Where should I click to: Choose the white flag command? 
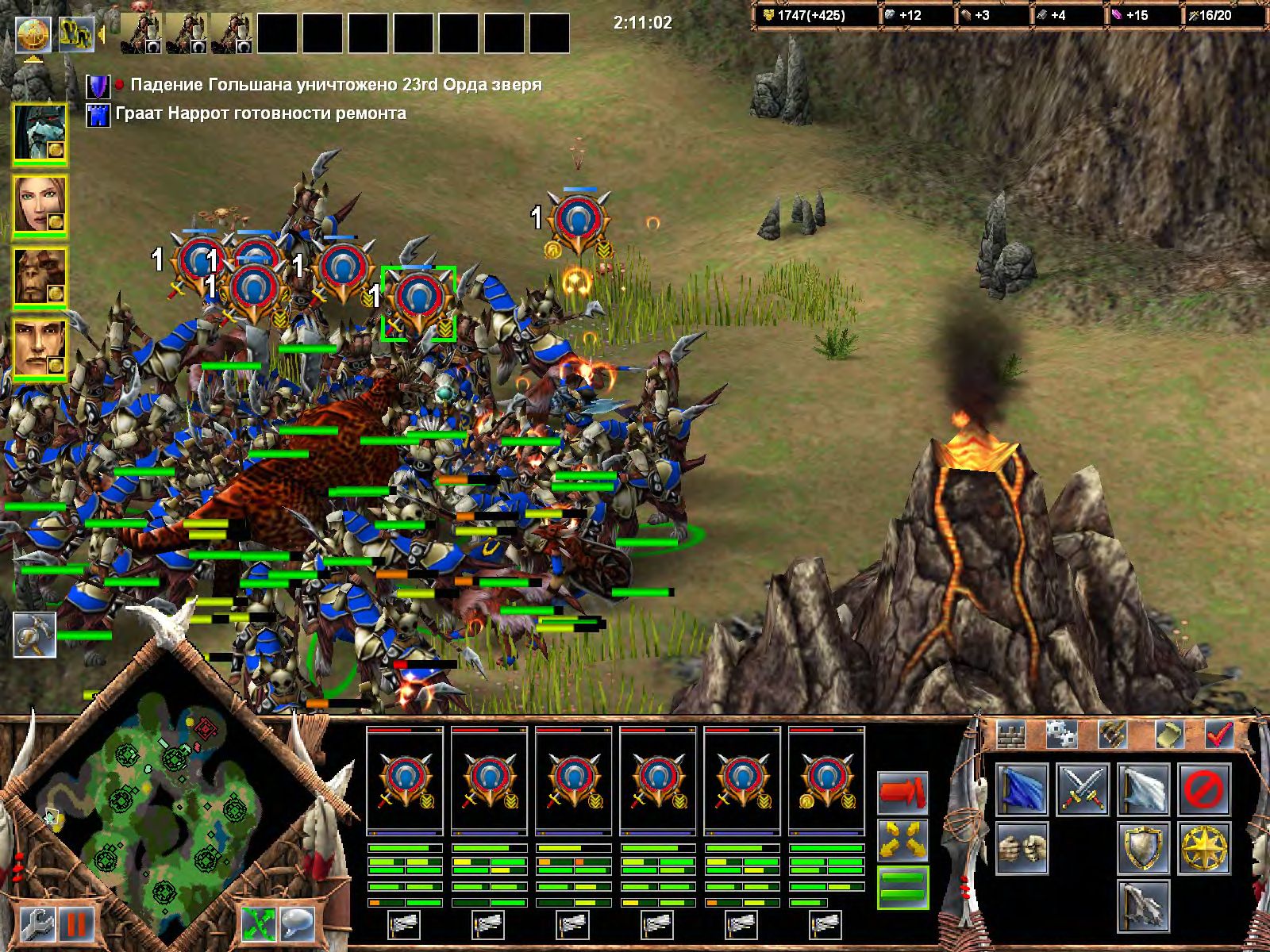(x=1144, y=789)
